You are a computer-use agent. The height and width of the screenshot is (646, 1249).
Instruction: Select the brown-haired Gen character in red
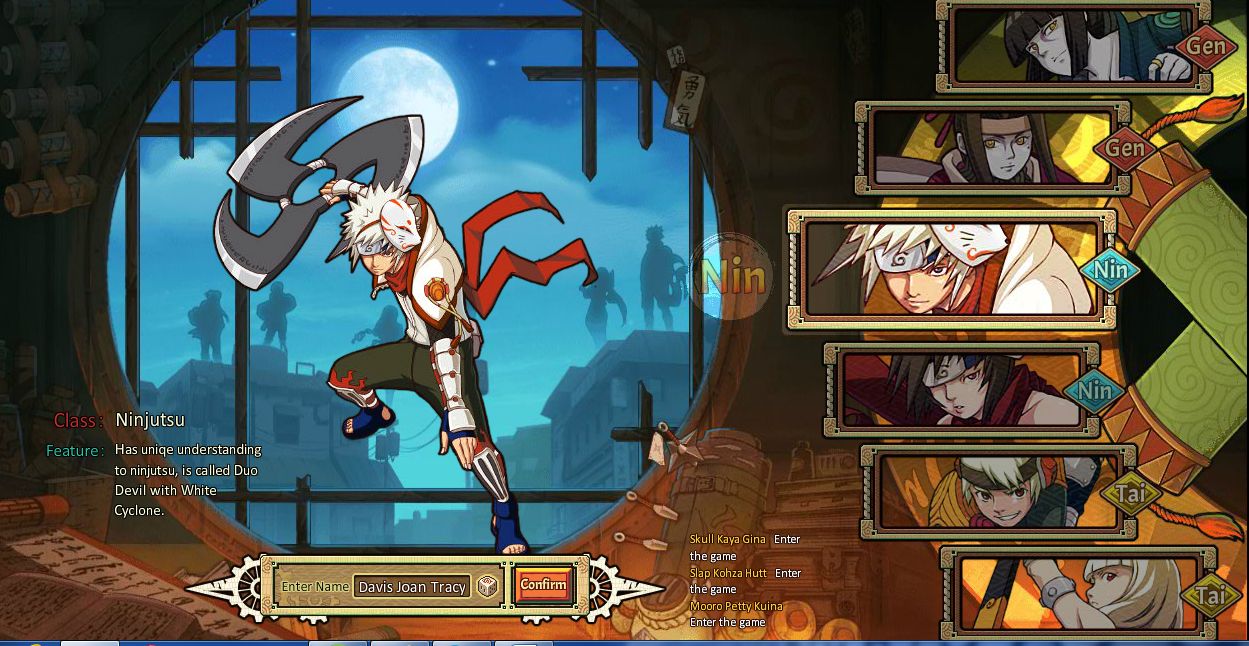pyautogui.click(x=990, y=148)
